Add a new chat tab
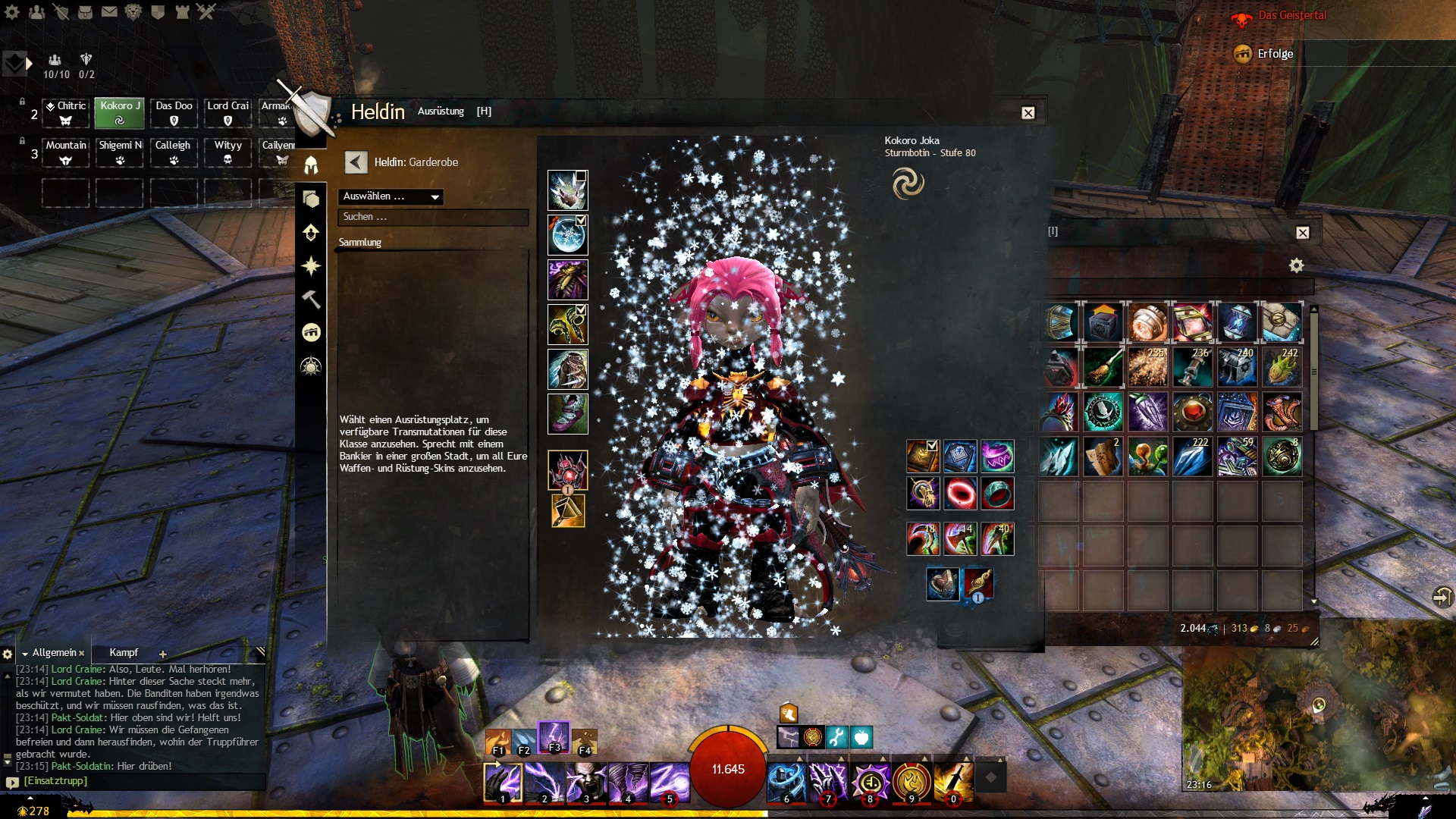This screenshot has width=1456, height=819. coord(162,654)
